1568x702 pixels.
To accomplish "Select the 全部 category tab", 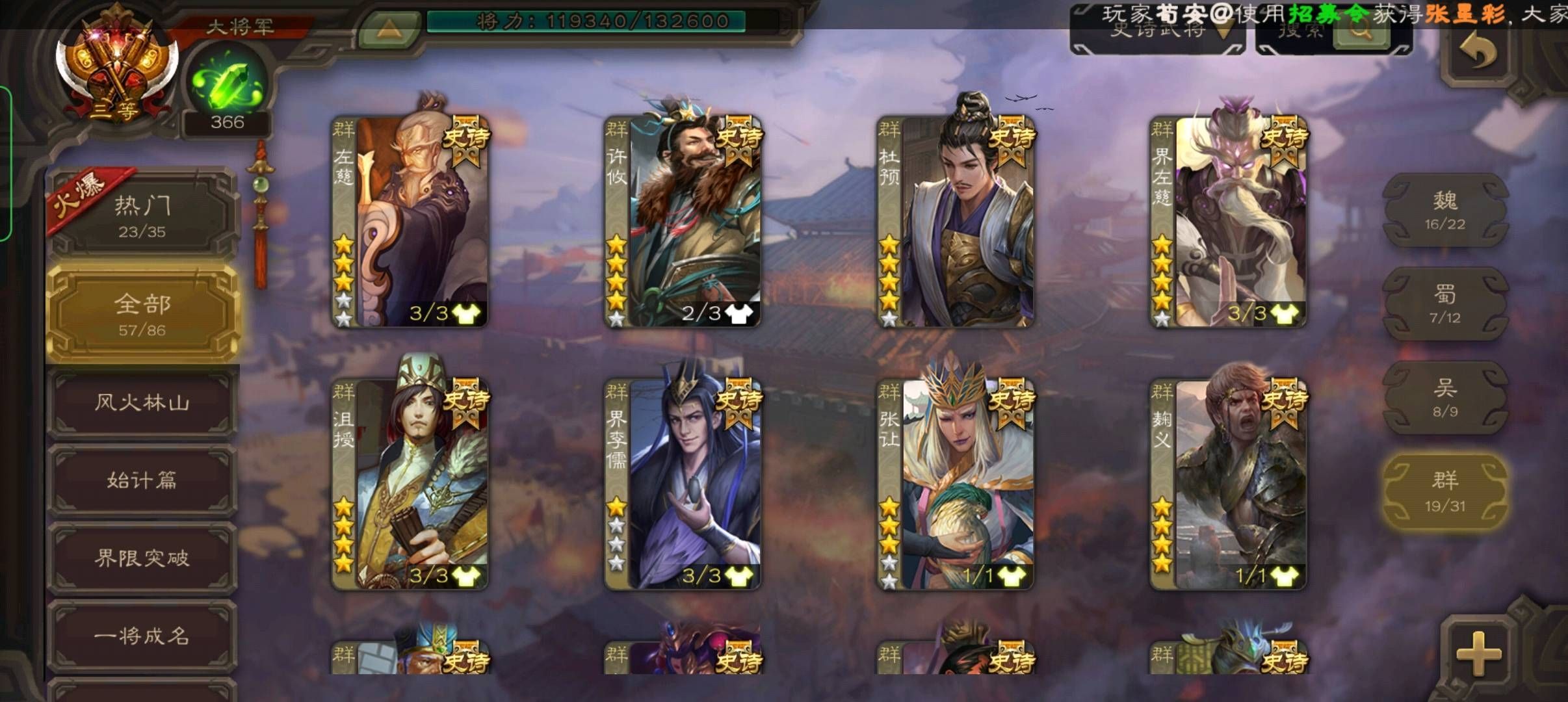I will pos(142,313).
